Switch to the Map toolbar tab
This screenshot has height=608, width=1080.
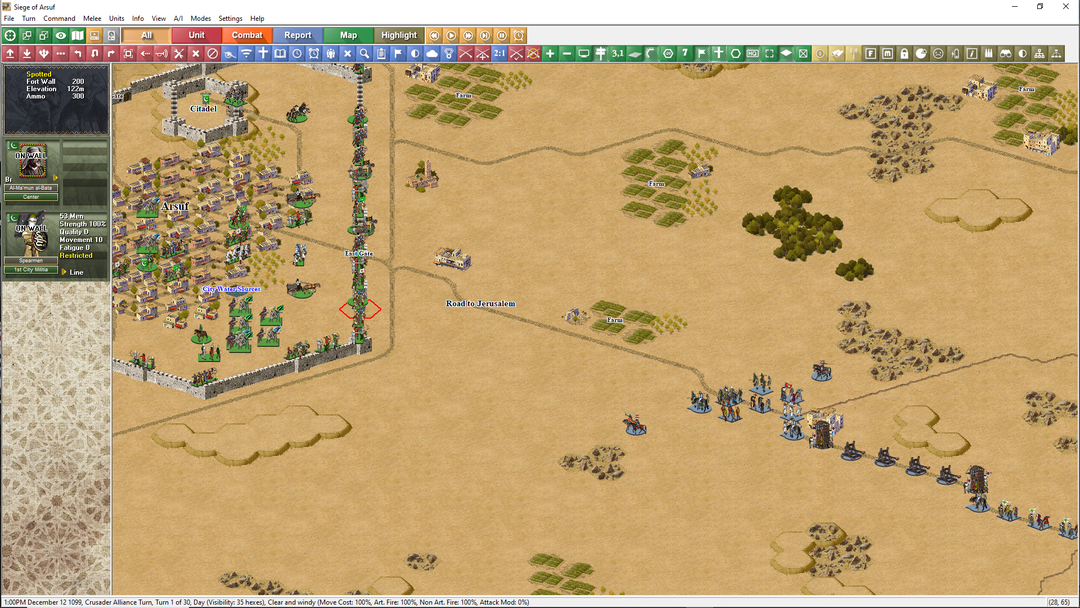(348, 35)
